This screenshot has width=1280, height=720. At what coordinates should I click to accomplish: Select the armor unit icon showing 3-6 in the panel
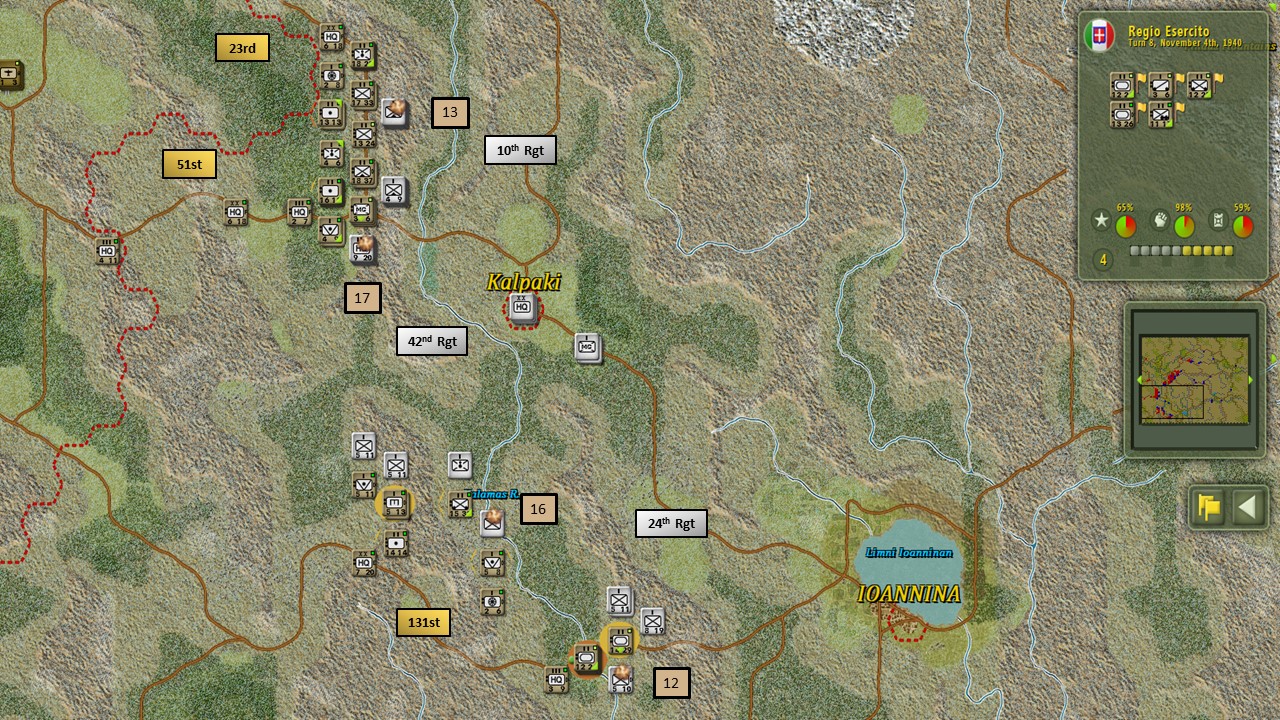point(1160,84)
